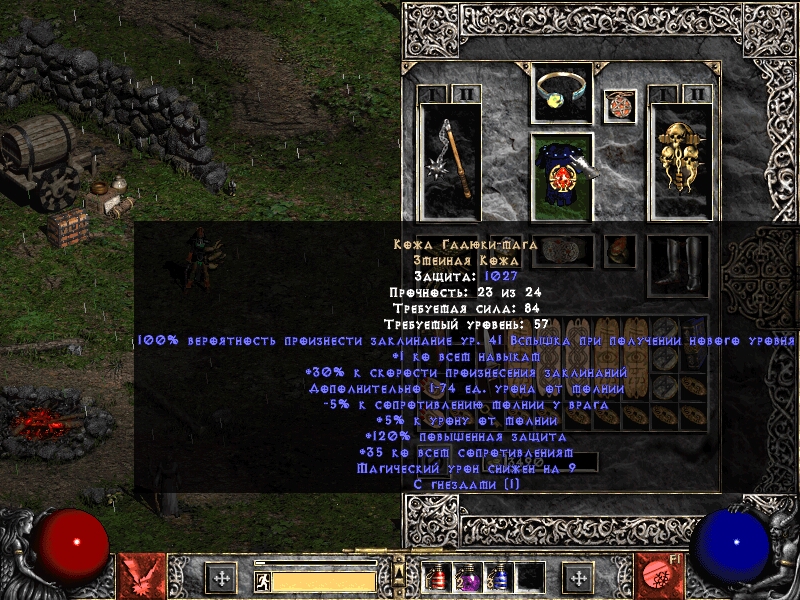Toggle the run/walk button
The image size is (800, 600).
coord(262,581)
